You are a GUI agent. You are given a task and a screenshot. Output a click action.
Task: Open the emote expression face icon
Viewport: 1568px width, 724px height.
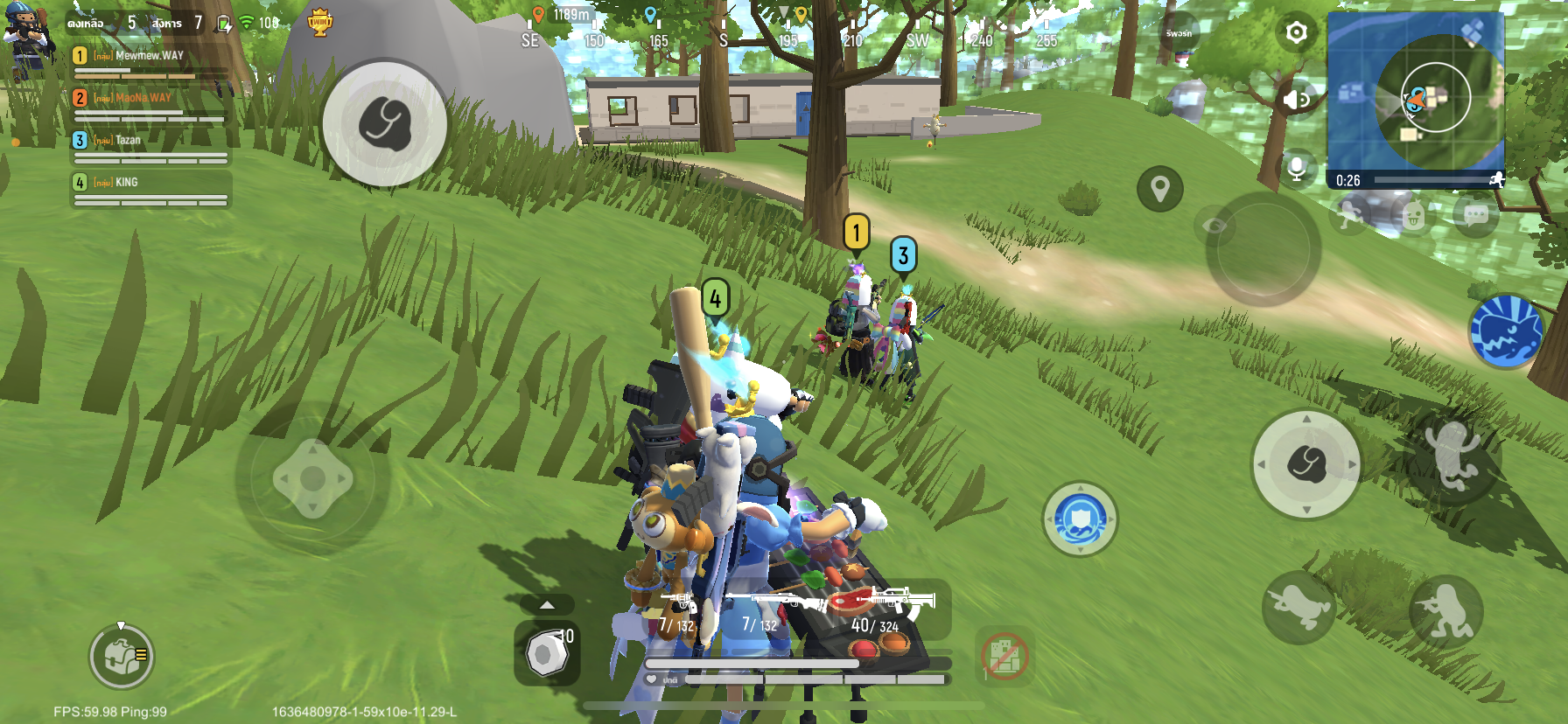pos(1414,214)
